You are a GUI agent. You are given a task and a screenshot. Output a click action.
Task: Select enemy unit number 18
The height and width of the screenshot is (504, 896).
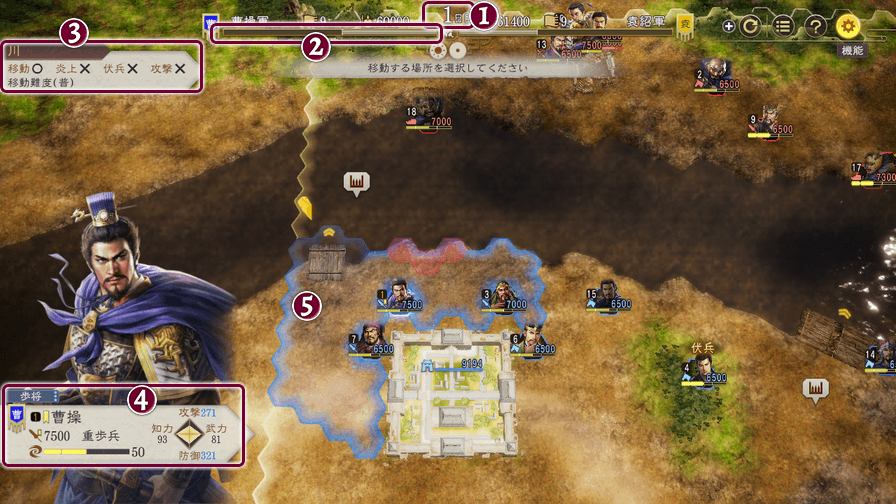click(428, 112)
